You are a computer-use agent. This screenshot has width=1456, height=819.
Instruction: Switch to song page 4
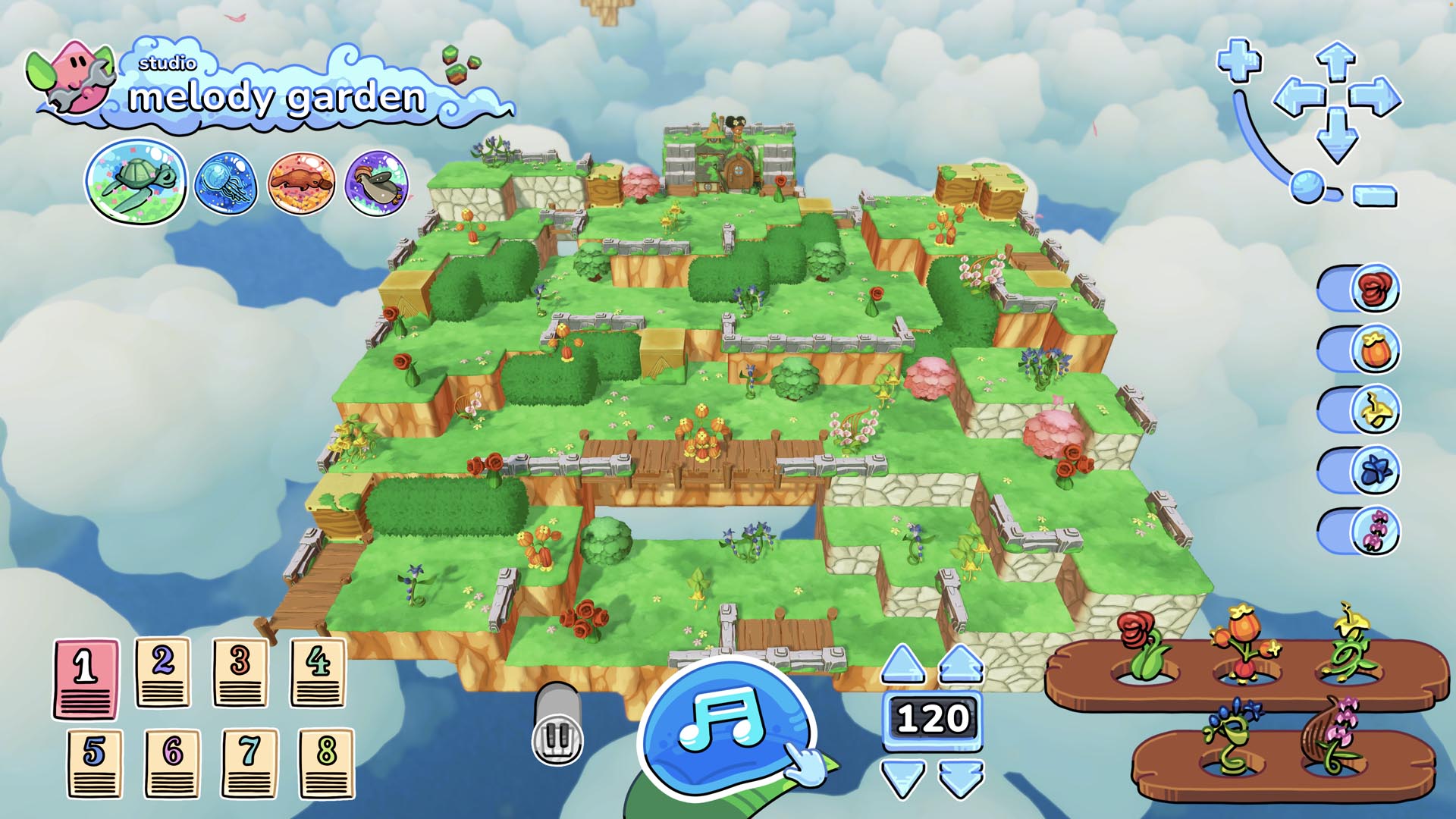point(318,673)
